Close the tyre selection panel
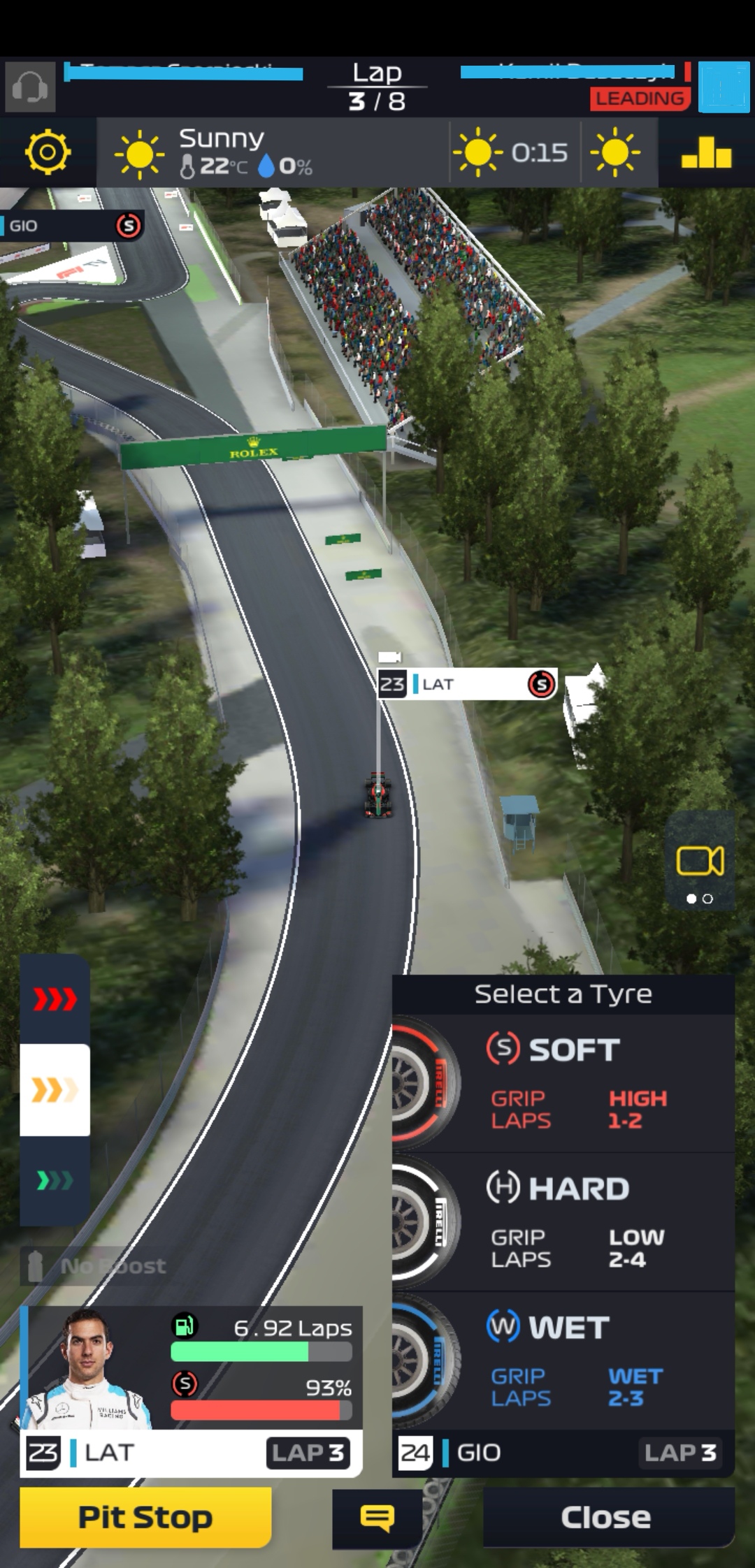The height and width of the screenshot is (1568, 755). point(607,1517)
